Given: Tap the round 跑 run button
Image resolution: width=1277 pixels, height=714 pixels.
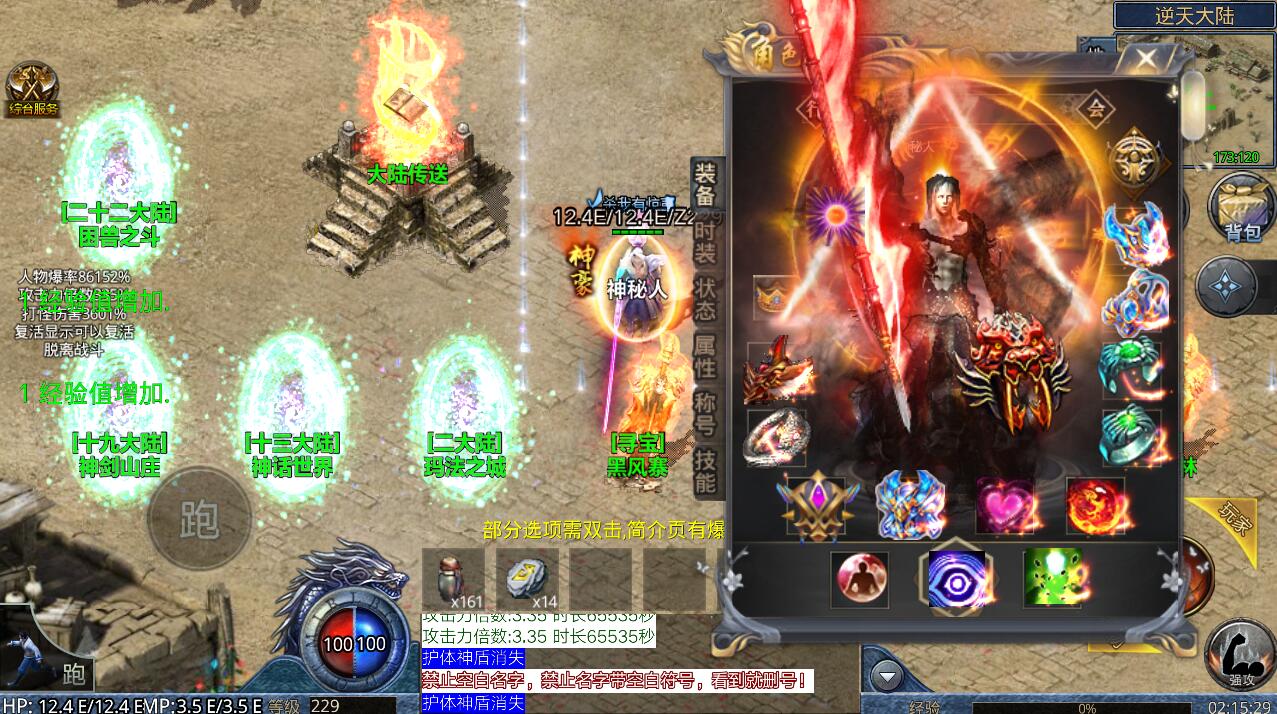Looking at the screenshot, I should pyautogui.click(x=199, y=518).
